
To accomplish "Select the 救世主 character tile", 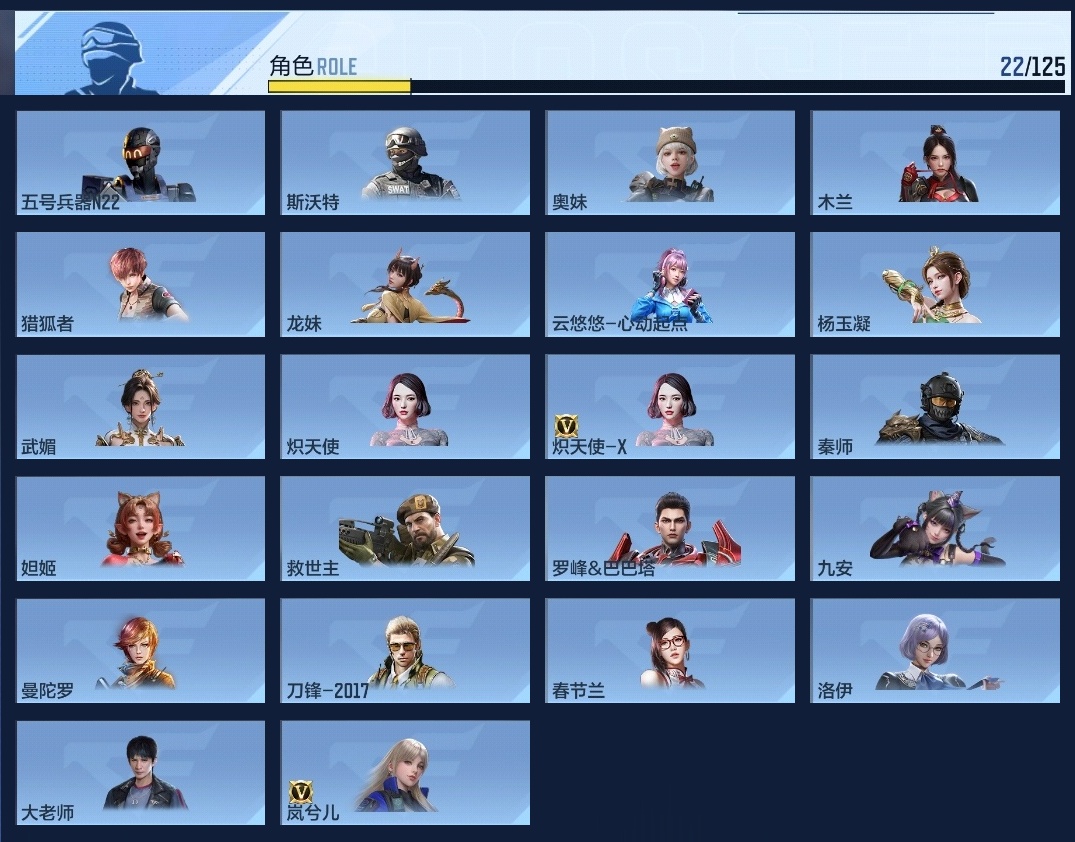I will (405, 529).
